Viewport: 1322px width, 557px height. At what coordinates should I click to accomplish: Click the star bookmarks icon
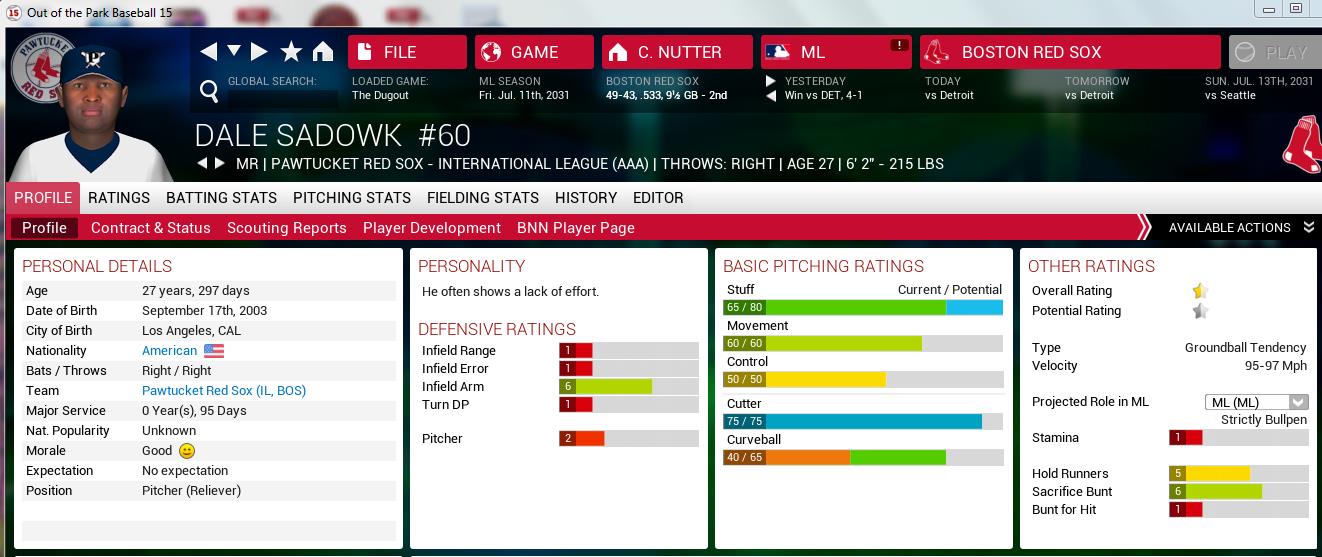[x=291, y=52]
